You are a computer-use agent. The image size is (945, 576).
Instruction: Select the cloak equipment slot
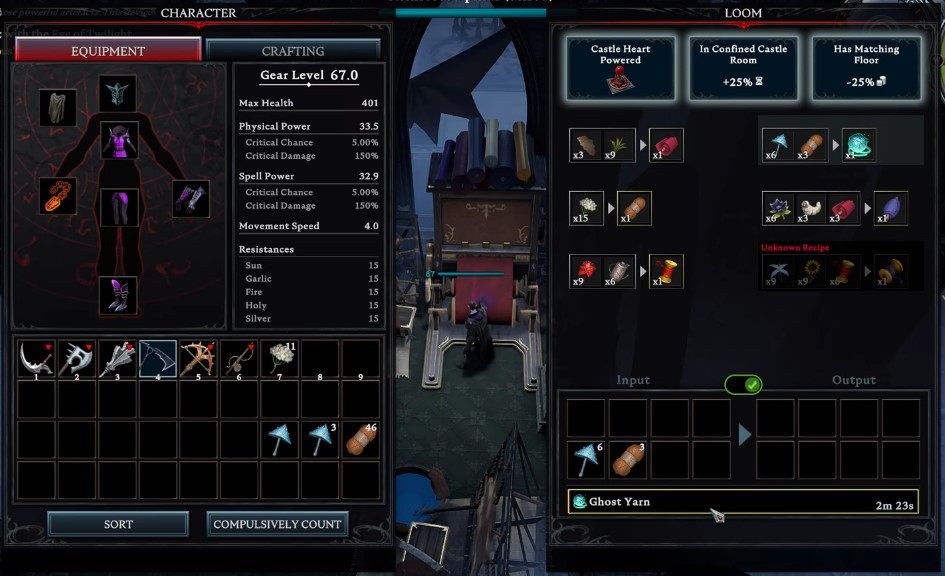click(x=58, y=107)
